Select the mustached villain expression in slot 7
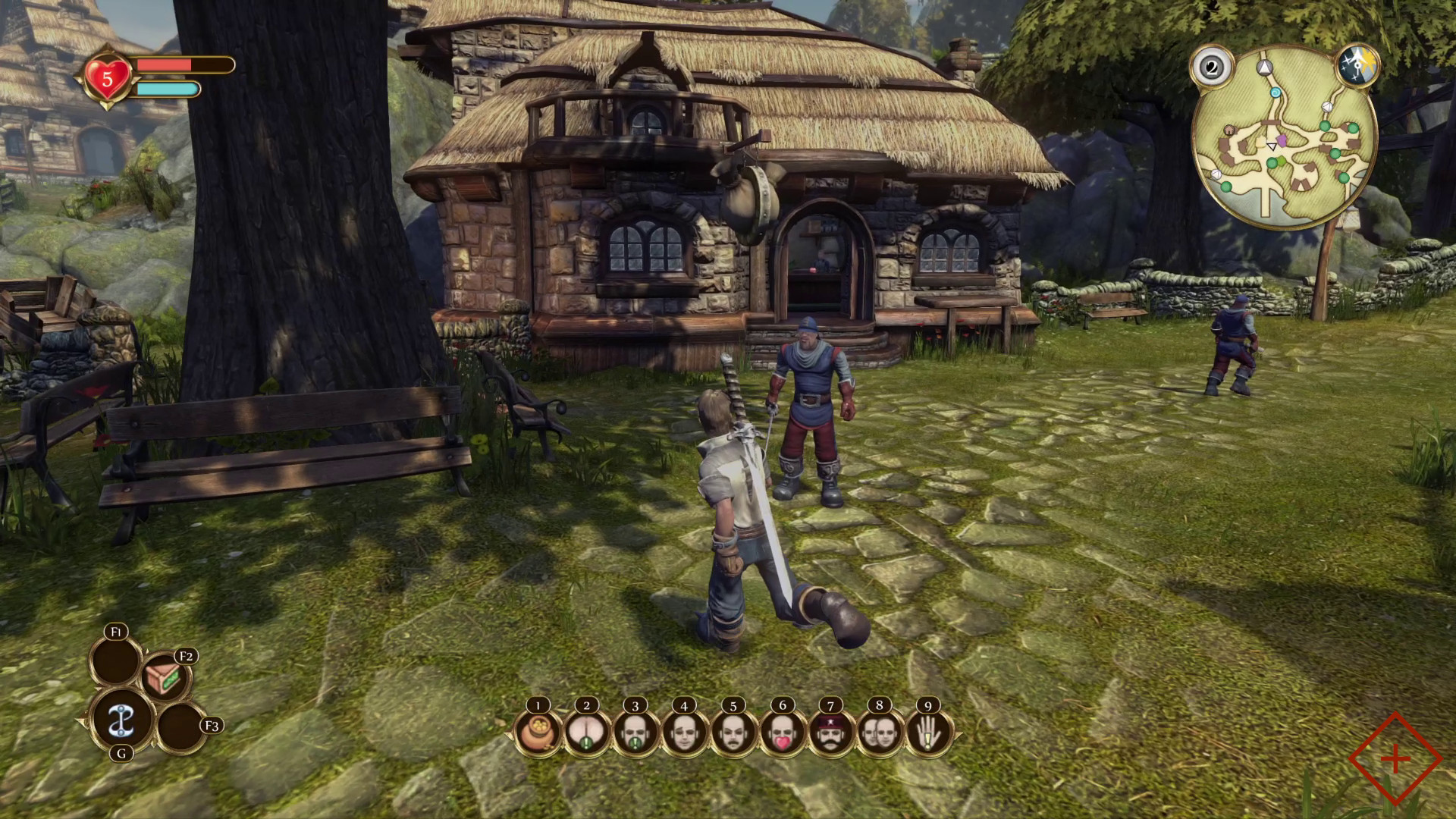The width and height of the screenshot is (1456, 819). click(832, 734)
